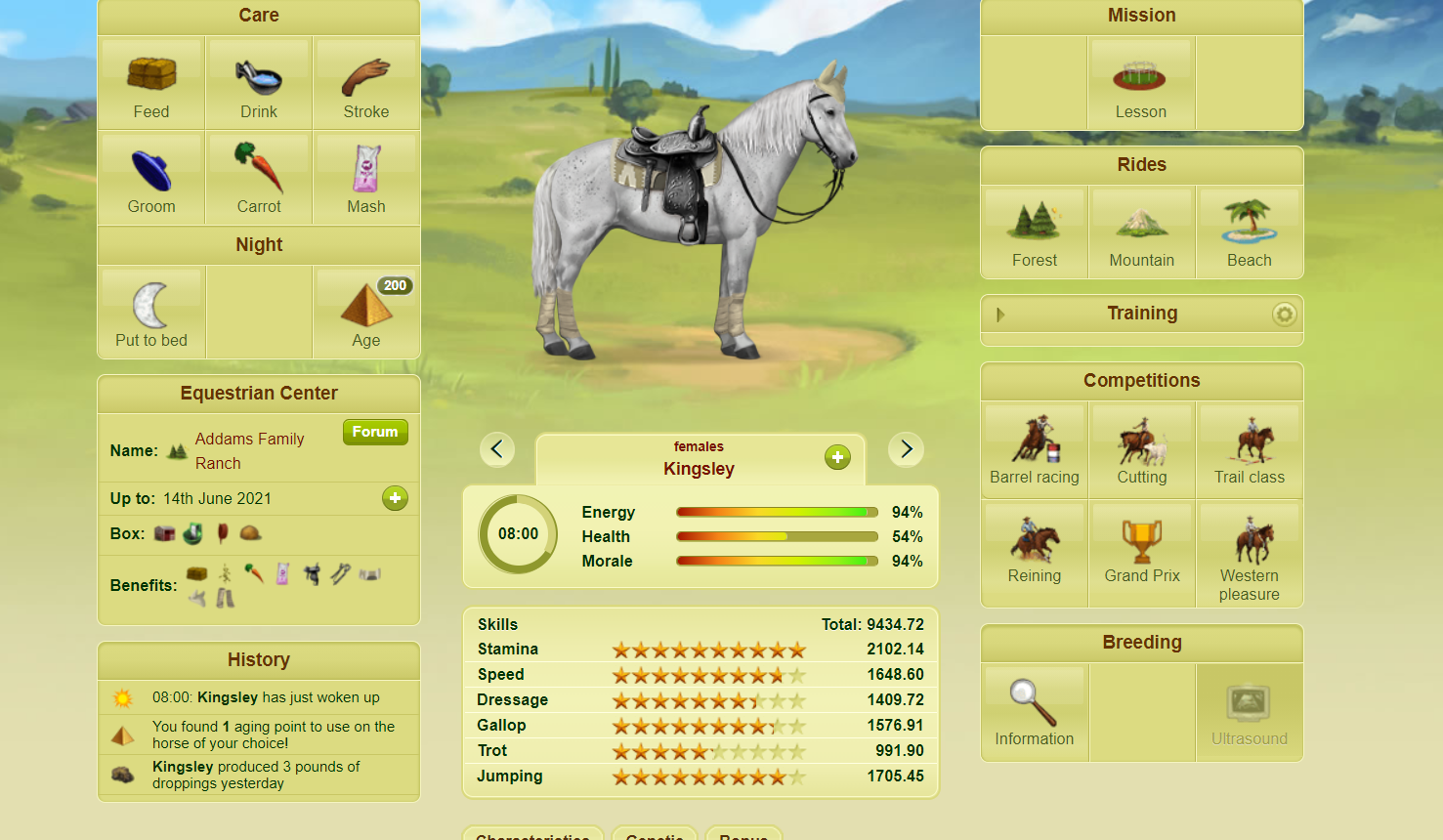Image resolution: width=1443 pixels, height=840 pixels.
Task: Go on a Forest ride
Action: pos(1035,232)
